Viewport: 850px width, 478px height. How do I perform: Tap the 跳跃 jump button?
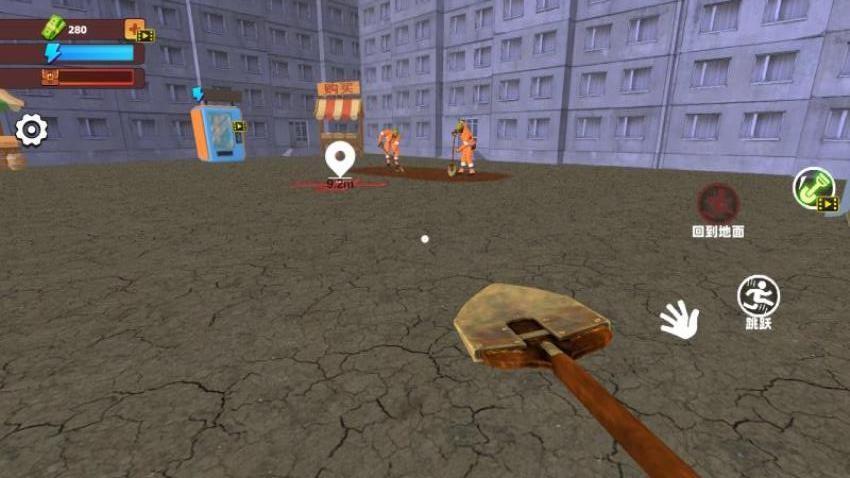758,296
